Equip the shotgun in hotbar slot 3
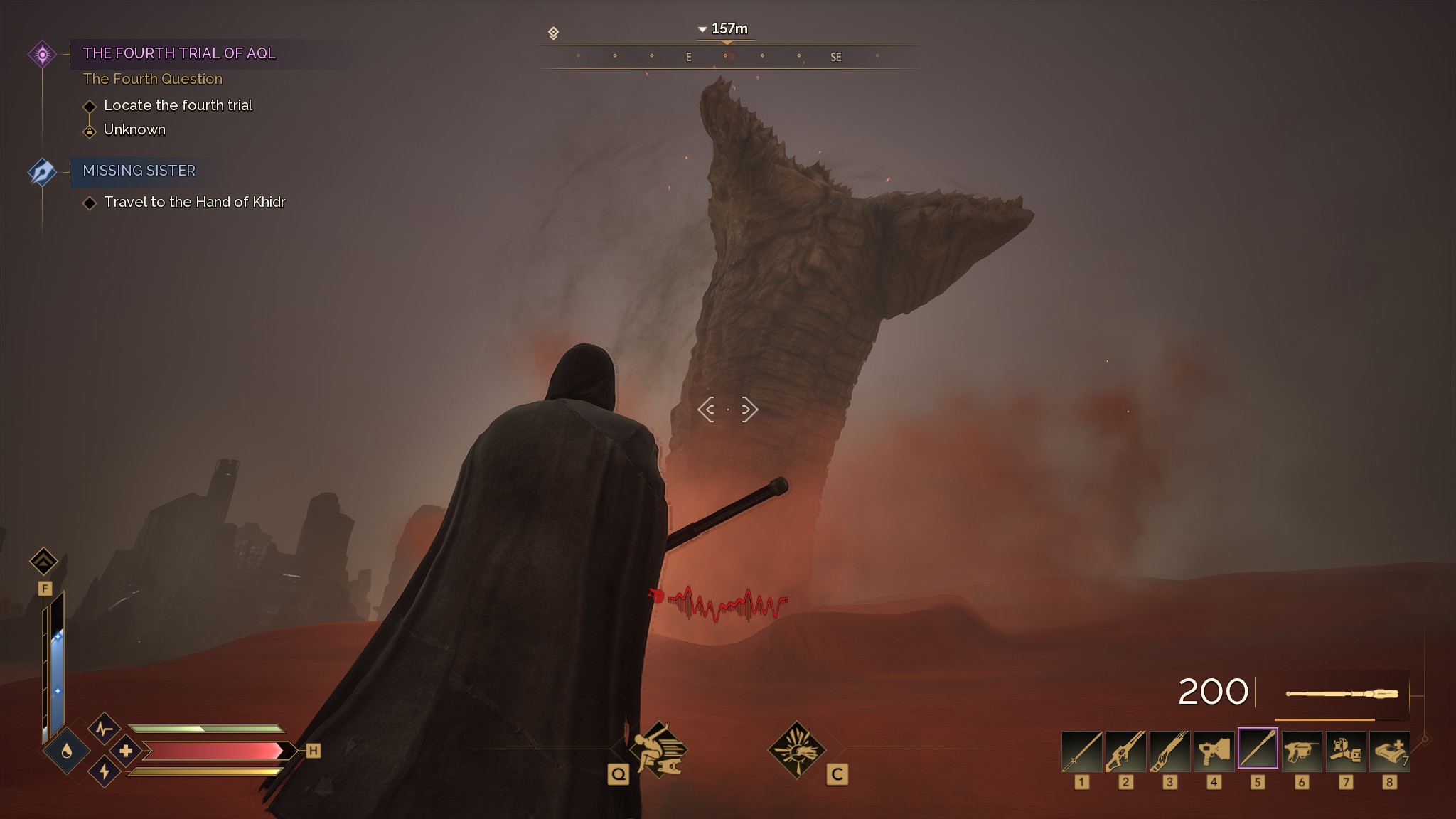Viewport: 1456px width, 819px height. [x=1169, y=751]
